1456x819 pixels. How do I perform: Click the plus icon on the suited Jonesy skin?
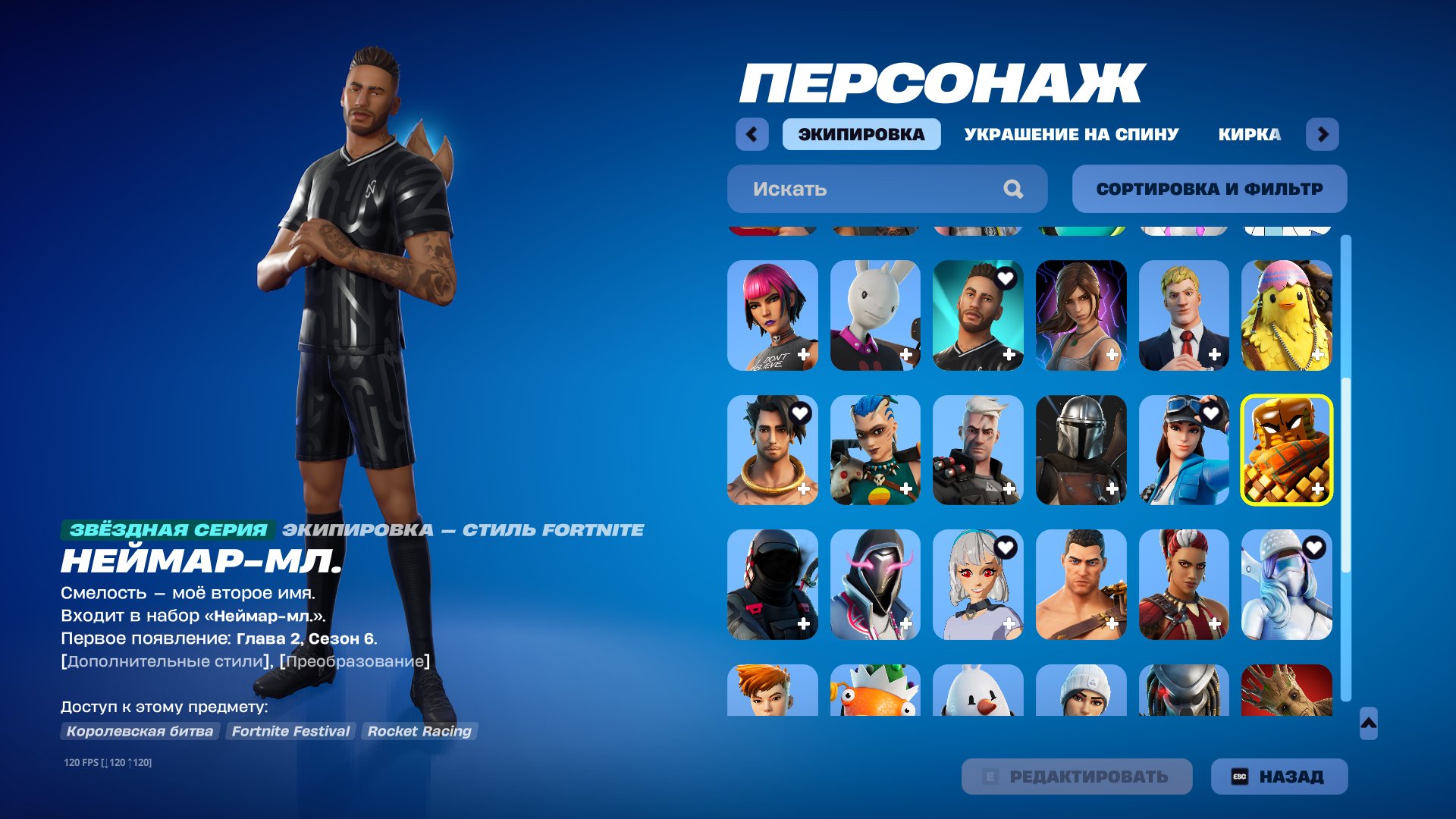[1216, 353]
